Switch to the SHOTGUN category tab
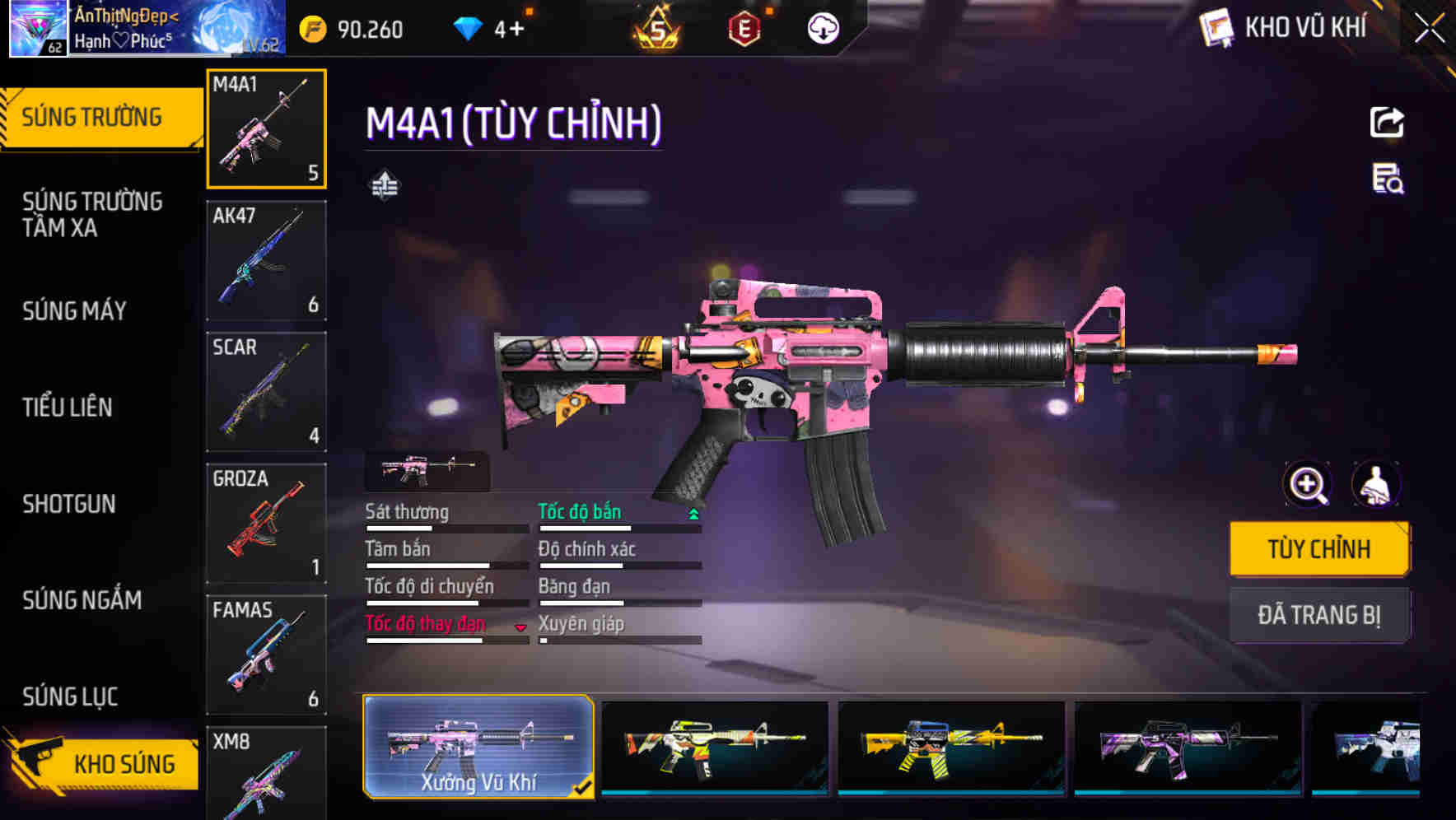This screenshot has height=820, width=1456. point(70,504)
